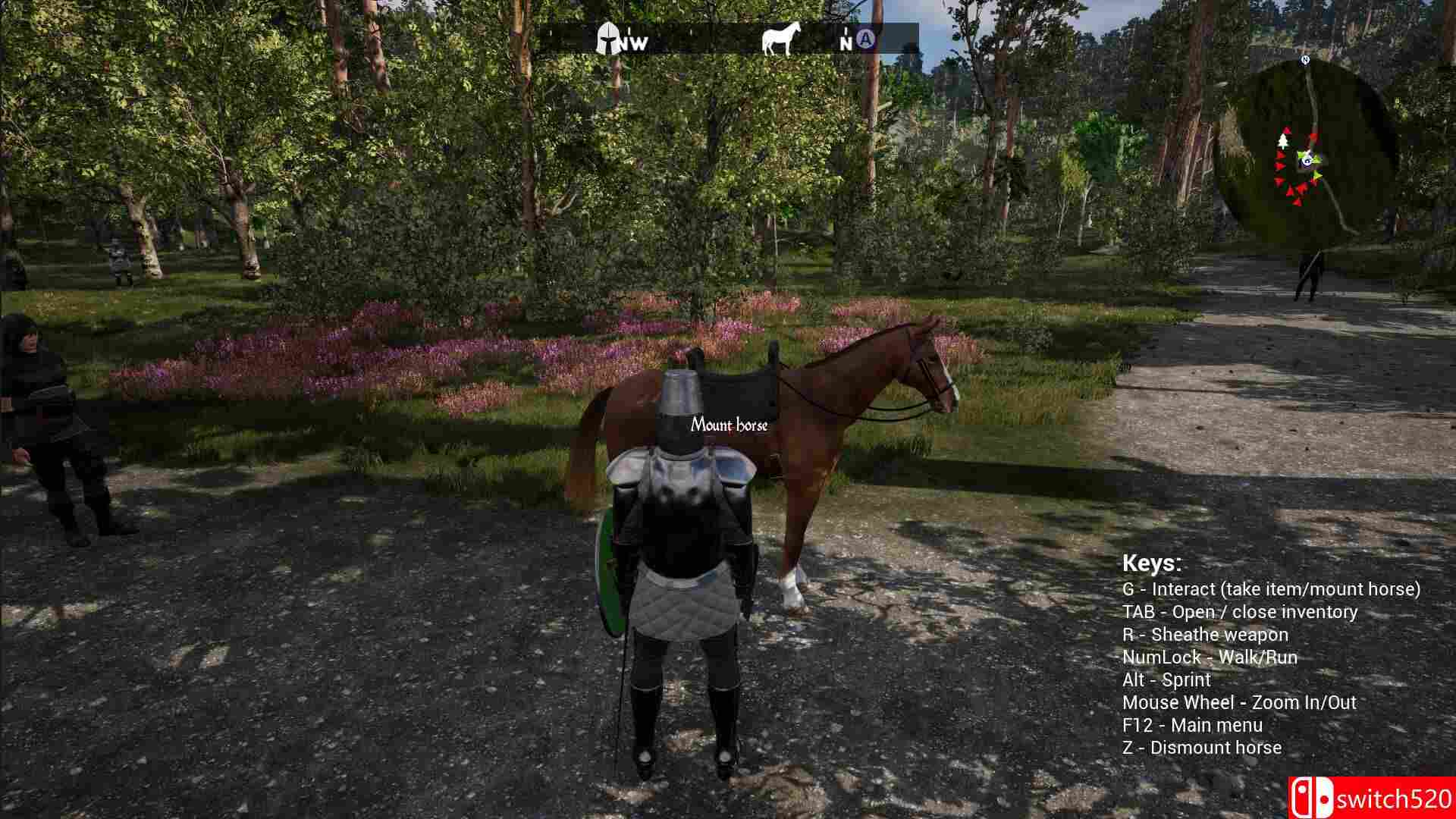Screen dimensions: 1456x819
Task: Click the green ally arrow on the minimap
Action: 1316,175
